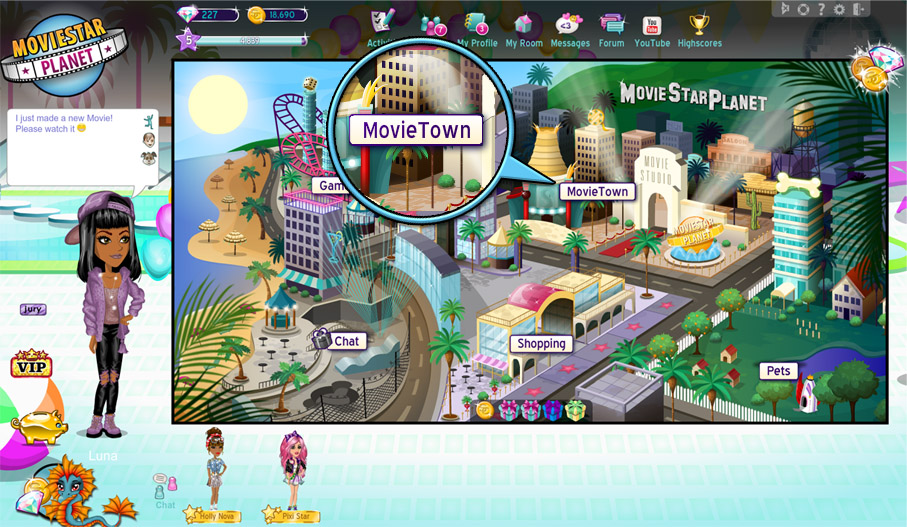This screenshot has width=907, height=527.
Task: Open the green-yellow gift box on the map
Action: pos(575,410)
